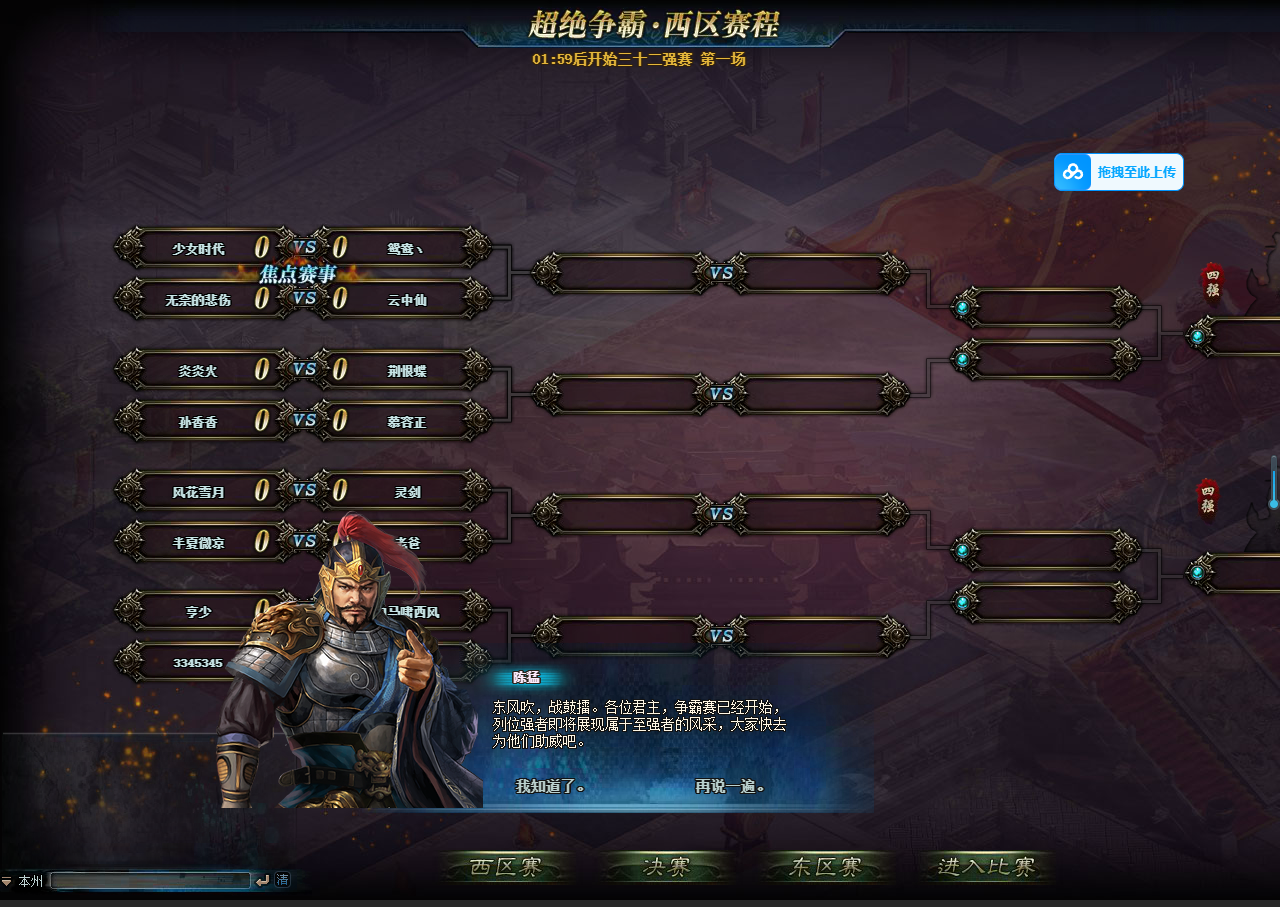Pick the 云中仙 bracket slot
Image resolution: width=1280 pixels, height=907 pixels.
407,299
